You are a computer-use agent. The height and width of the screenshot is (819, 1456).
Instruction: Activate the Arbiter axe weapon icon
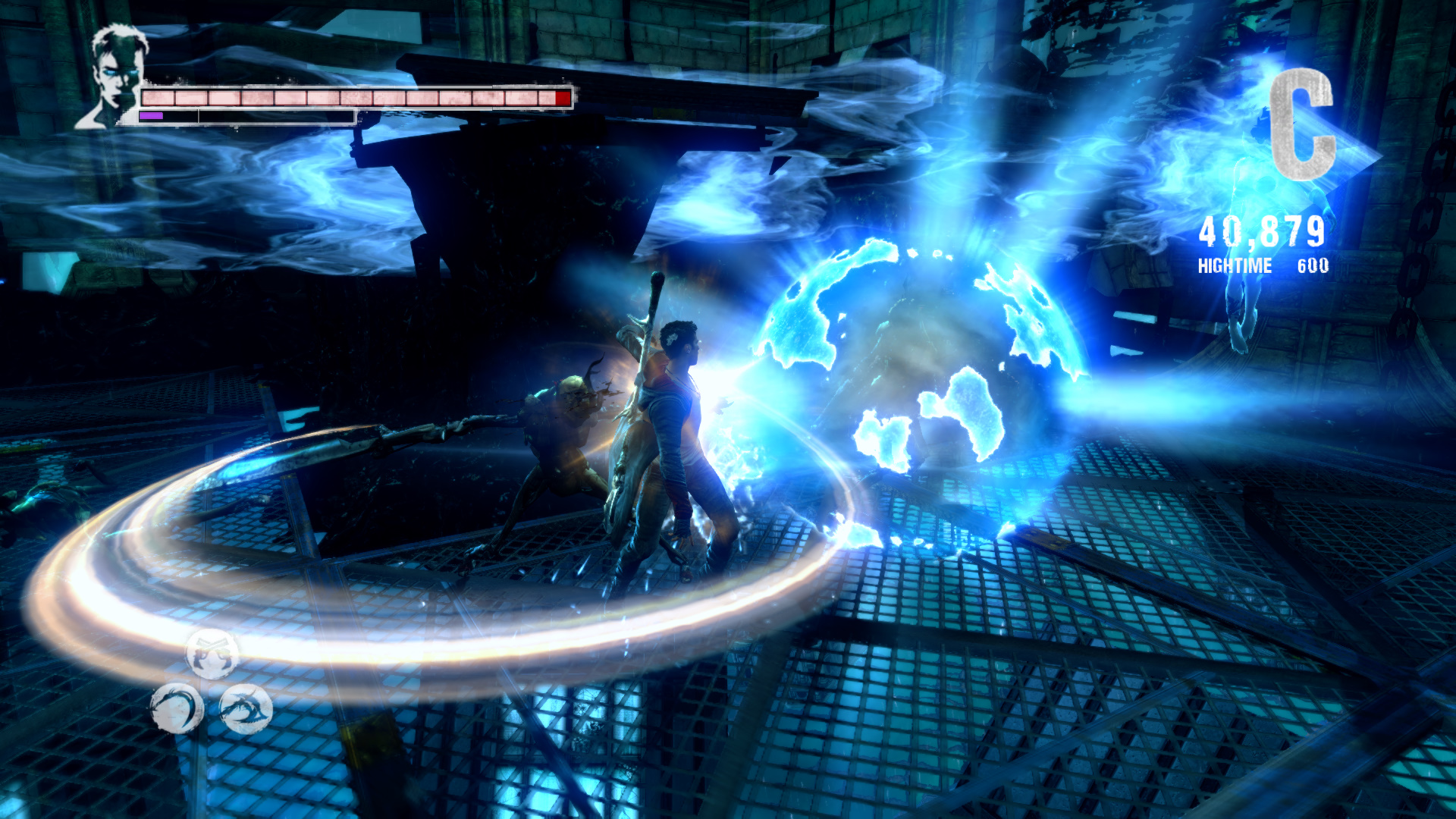(x=246, y=709)
